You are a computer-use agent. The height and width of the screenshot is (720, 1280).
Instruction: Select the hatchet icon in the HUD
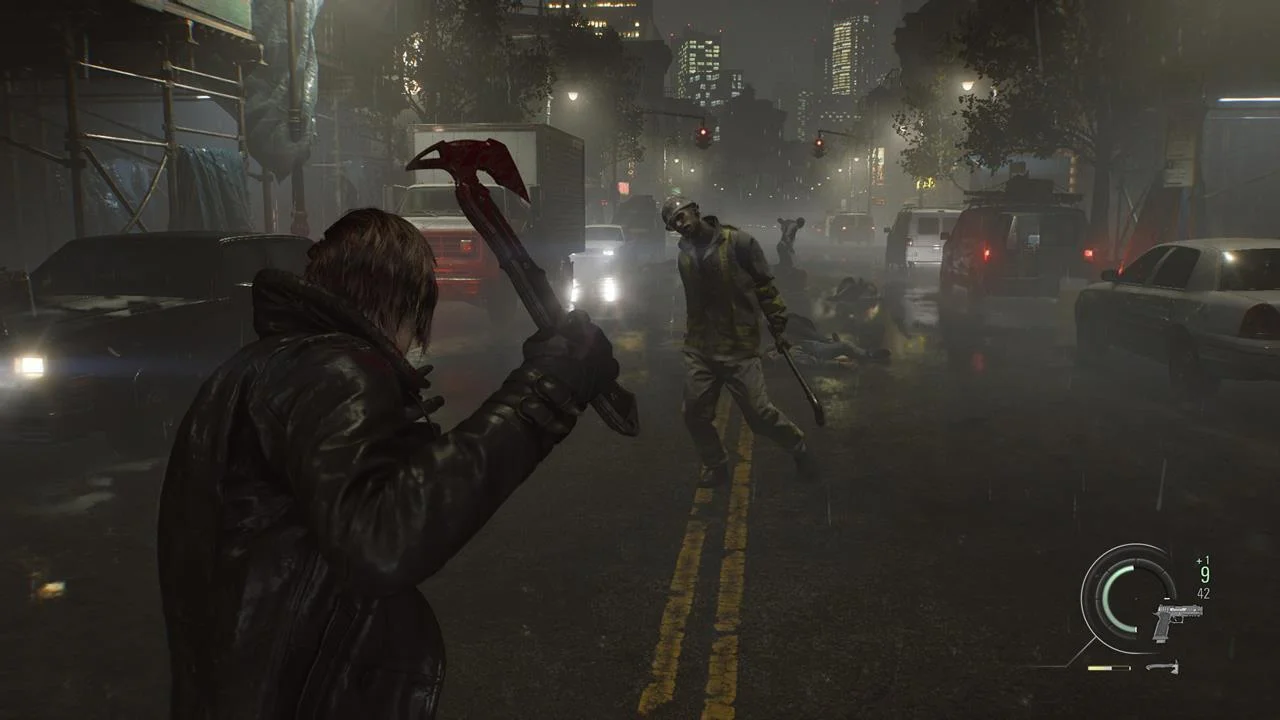click(1163, 667)
